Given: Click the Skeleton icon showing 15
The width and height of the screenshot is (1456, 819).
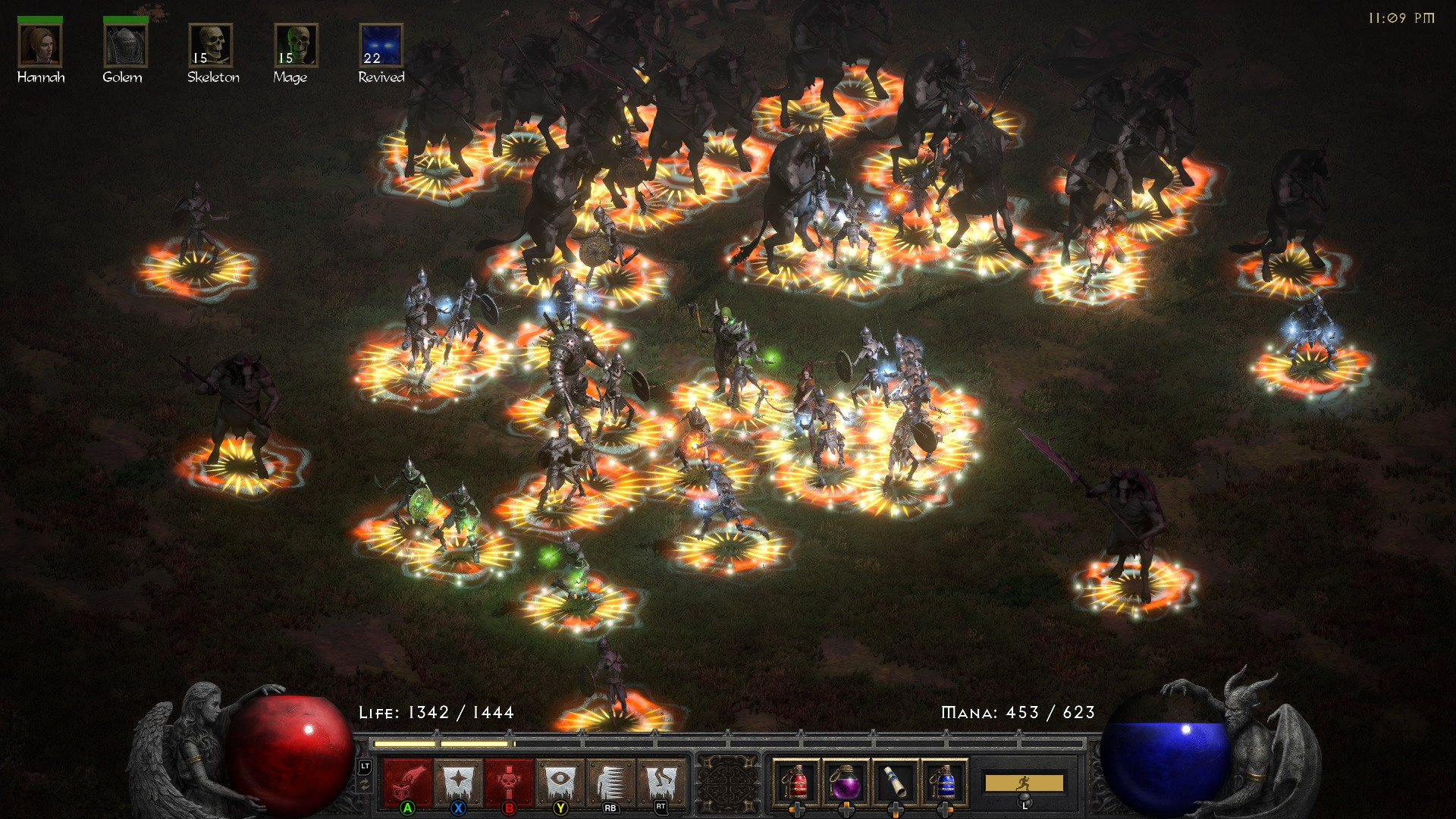Looking at the screenshot, I should tap(213, 47).
